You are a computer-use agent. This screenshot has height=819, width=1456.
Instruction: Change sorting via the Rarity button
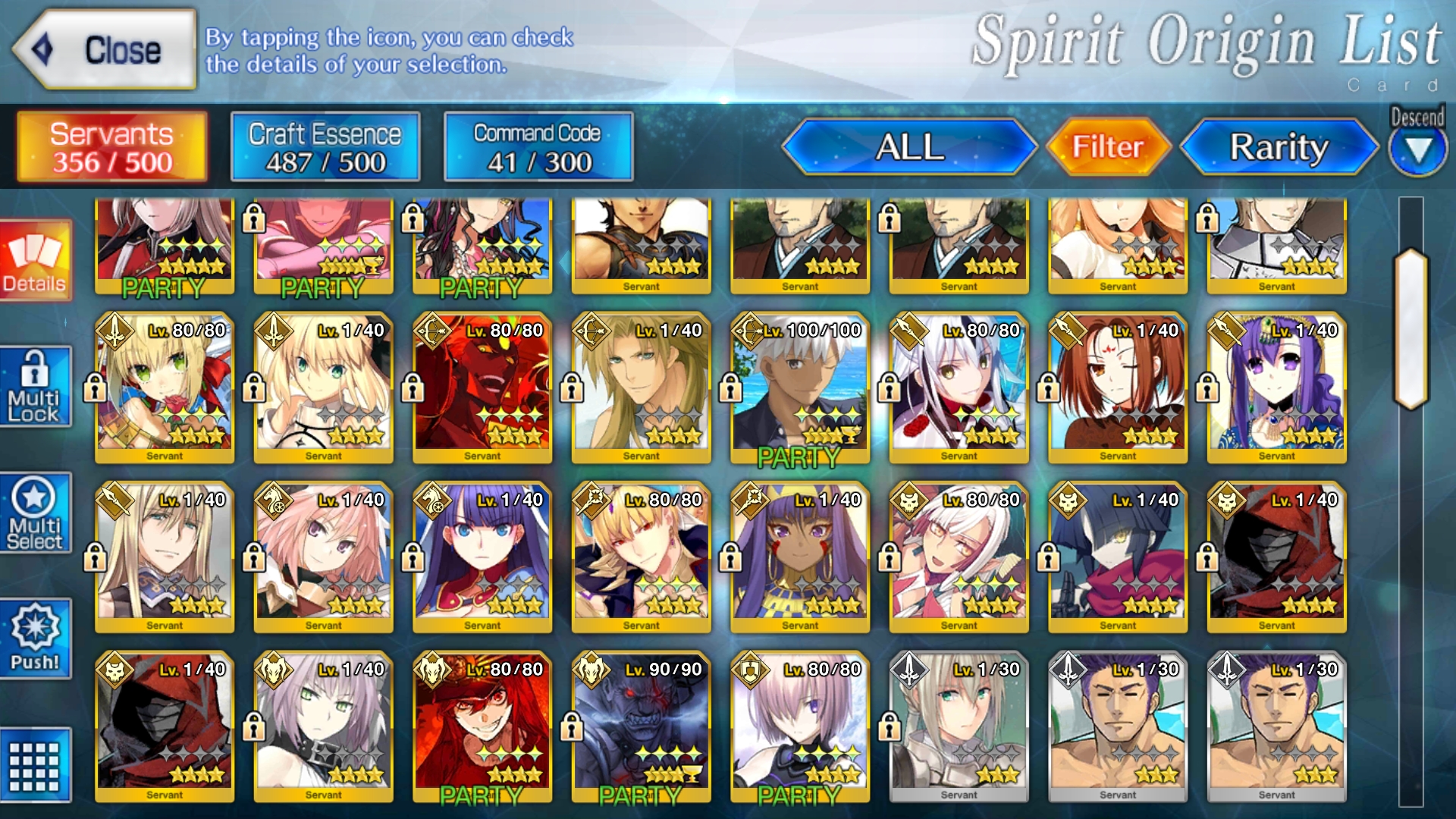pos(1279,147)
